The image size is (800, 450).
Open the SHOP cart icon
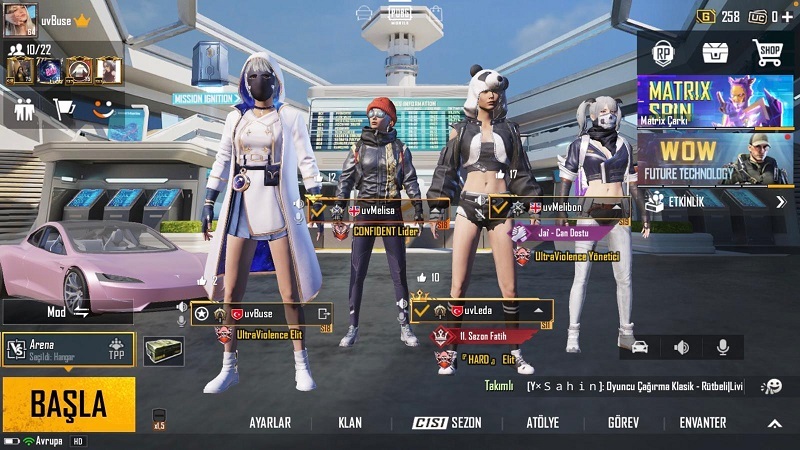coord(767,53)
